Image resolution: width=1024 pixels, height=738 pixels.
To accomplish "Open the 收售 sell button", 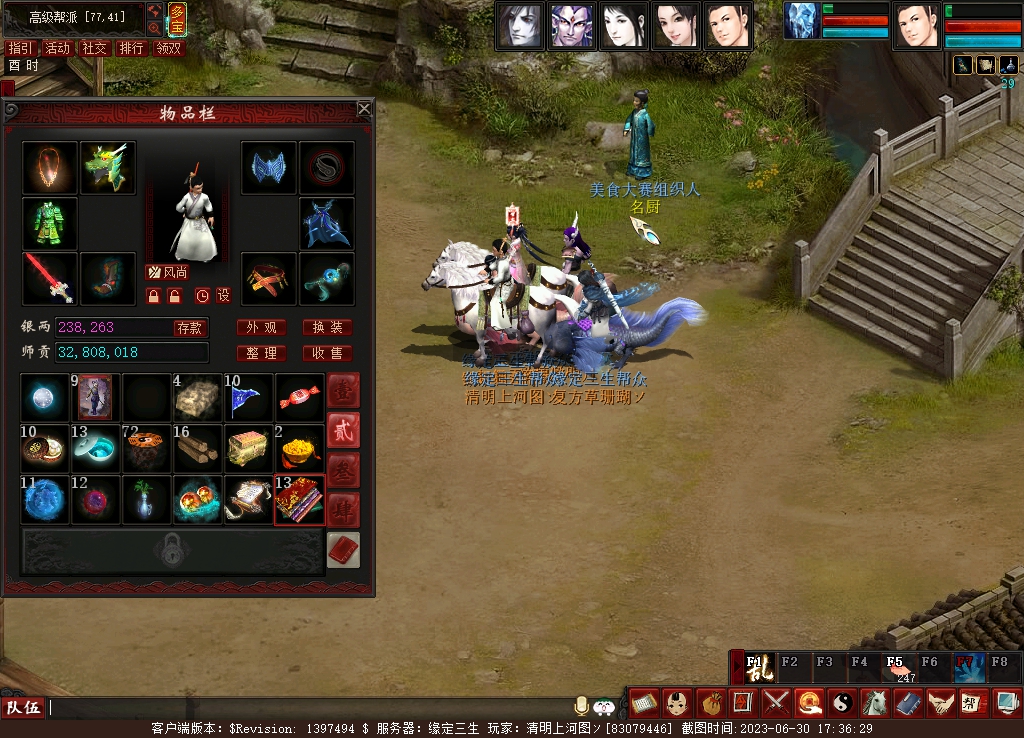I will point(327,353).
